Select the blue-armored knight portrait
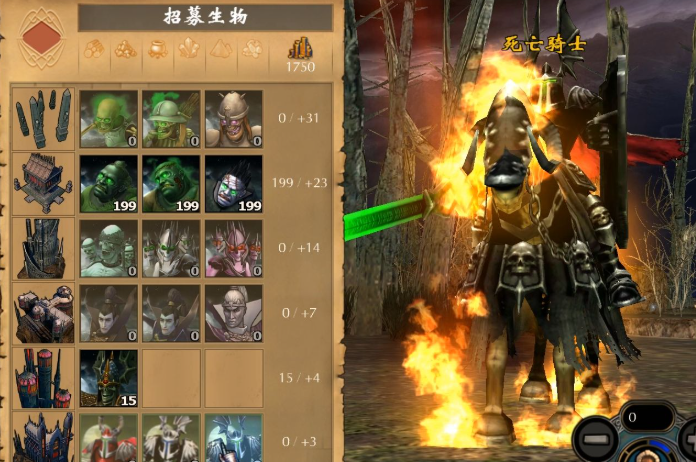Screen dimensions: 696x462 pos(233,438)
